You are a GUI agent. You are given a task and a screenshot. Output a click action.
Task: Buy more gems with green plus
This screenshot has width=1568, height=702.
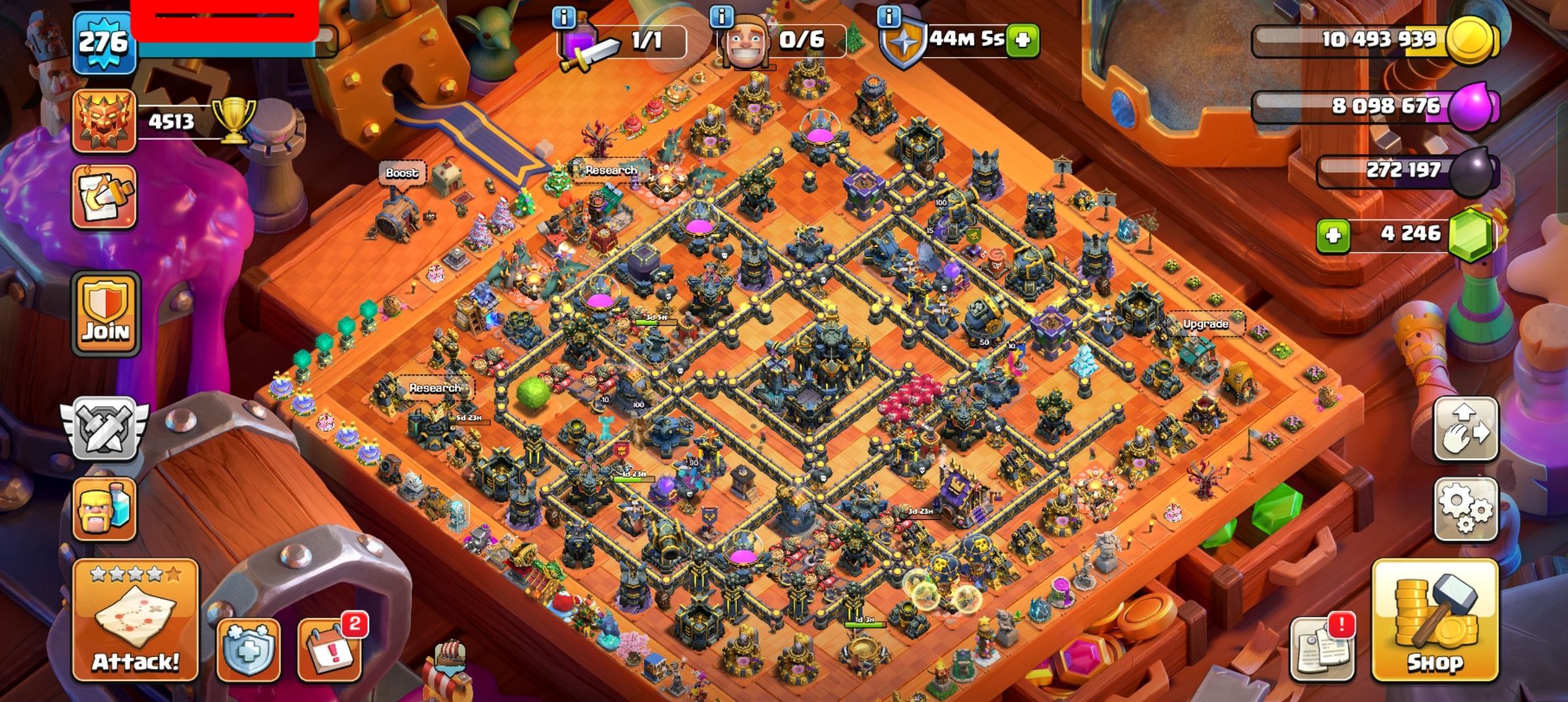tap(1333, 235)
